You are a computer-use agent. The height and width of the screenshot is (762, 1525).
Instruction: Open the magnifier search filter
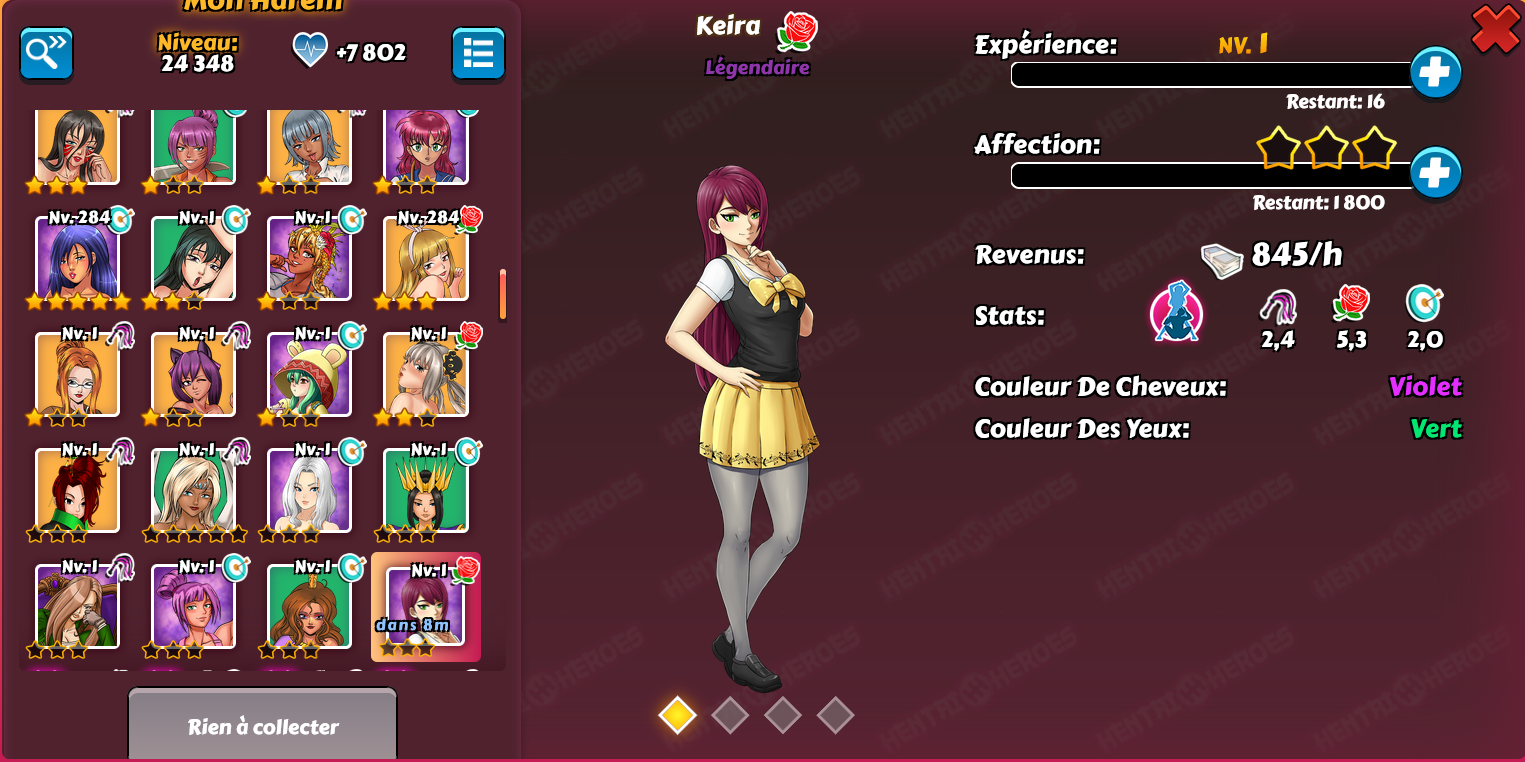[47, 54]
